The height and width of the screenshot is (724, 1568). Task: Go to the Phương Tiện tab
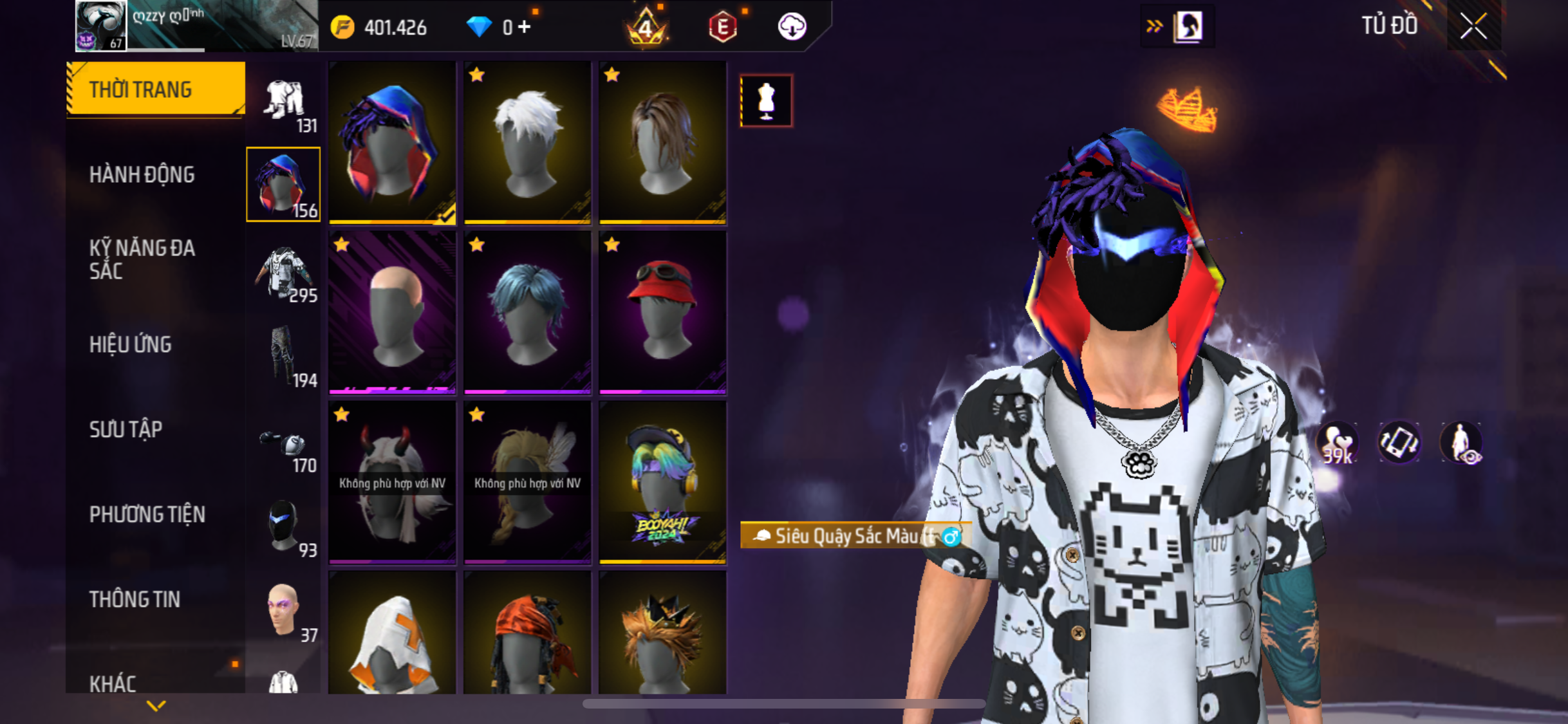click(x=147, y=514)
